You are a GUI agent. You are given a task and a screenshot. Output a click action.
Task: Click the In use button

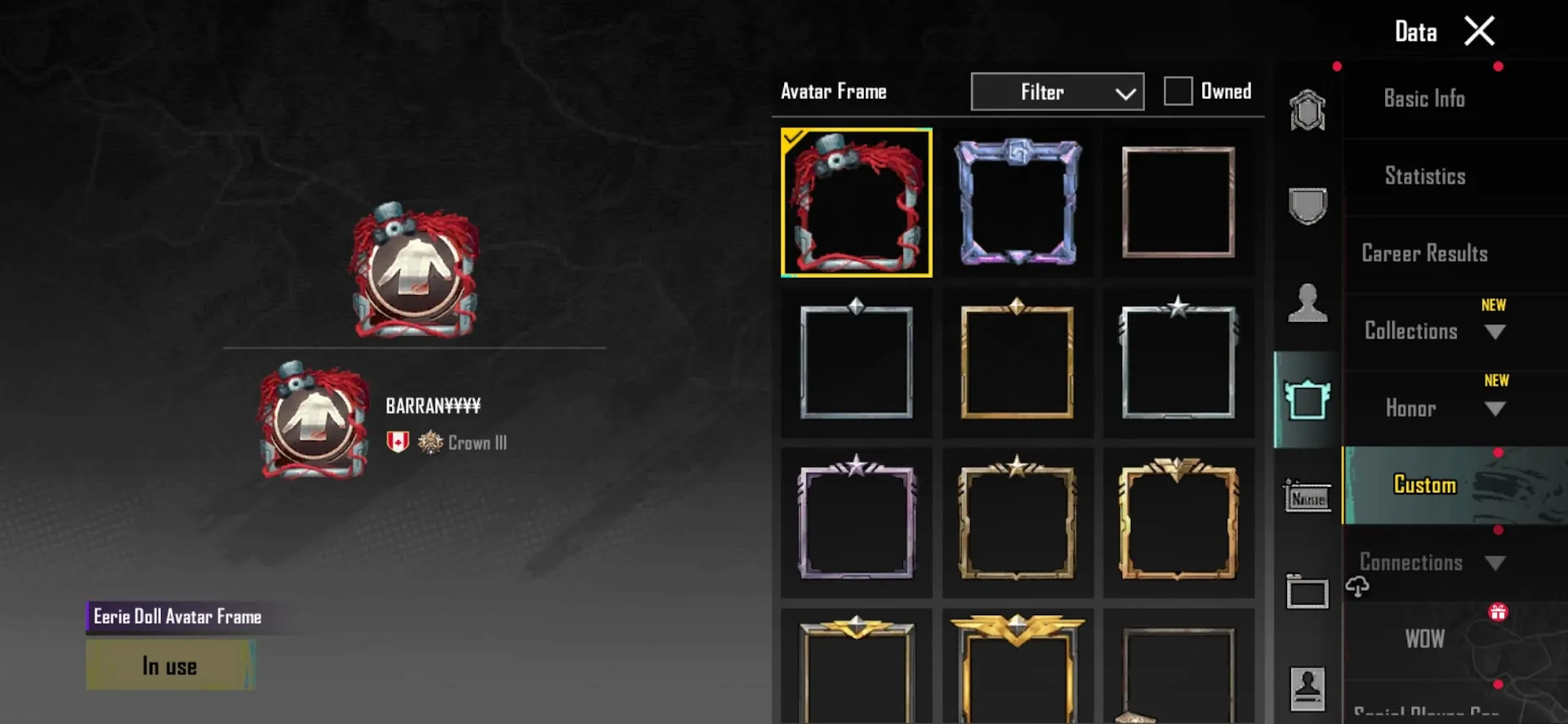tap(170, 664)
